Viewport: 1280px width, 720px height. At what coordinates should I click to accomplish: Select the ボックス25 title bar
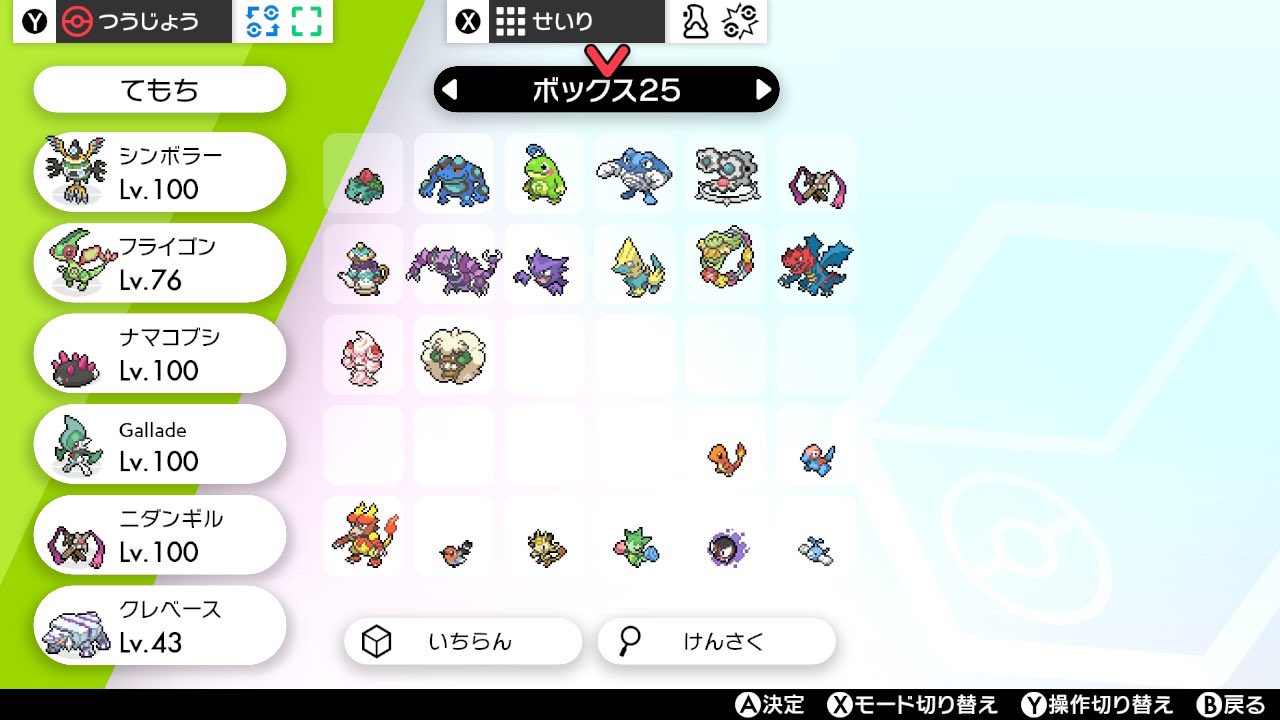(x=608, y=89)
